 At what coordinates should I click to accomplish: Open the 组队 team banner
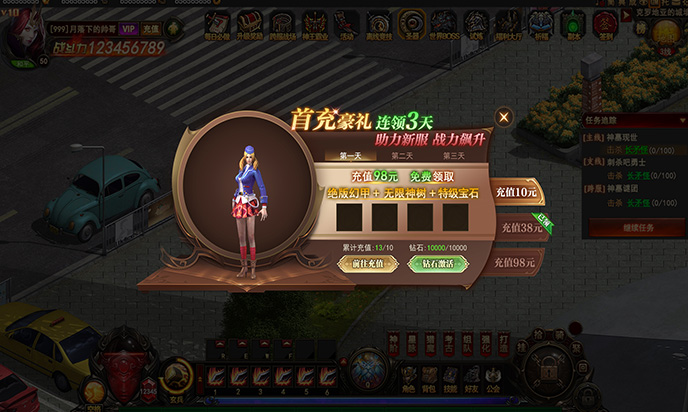(x=466, y=342)
